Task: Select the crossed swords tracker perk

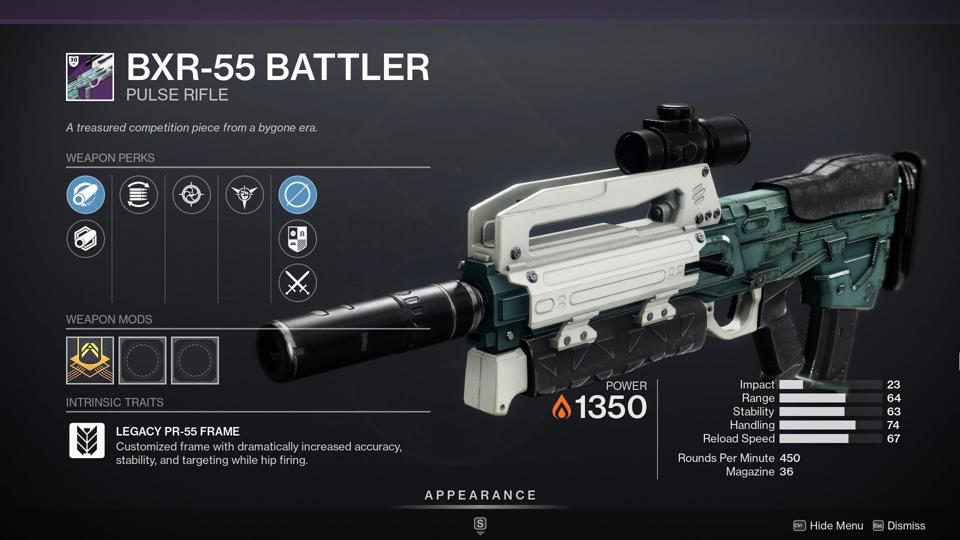Action: pos(298,283)
